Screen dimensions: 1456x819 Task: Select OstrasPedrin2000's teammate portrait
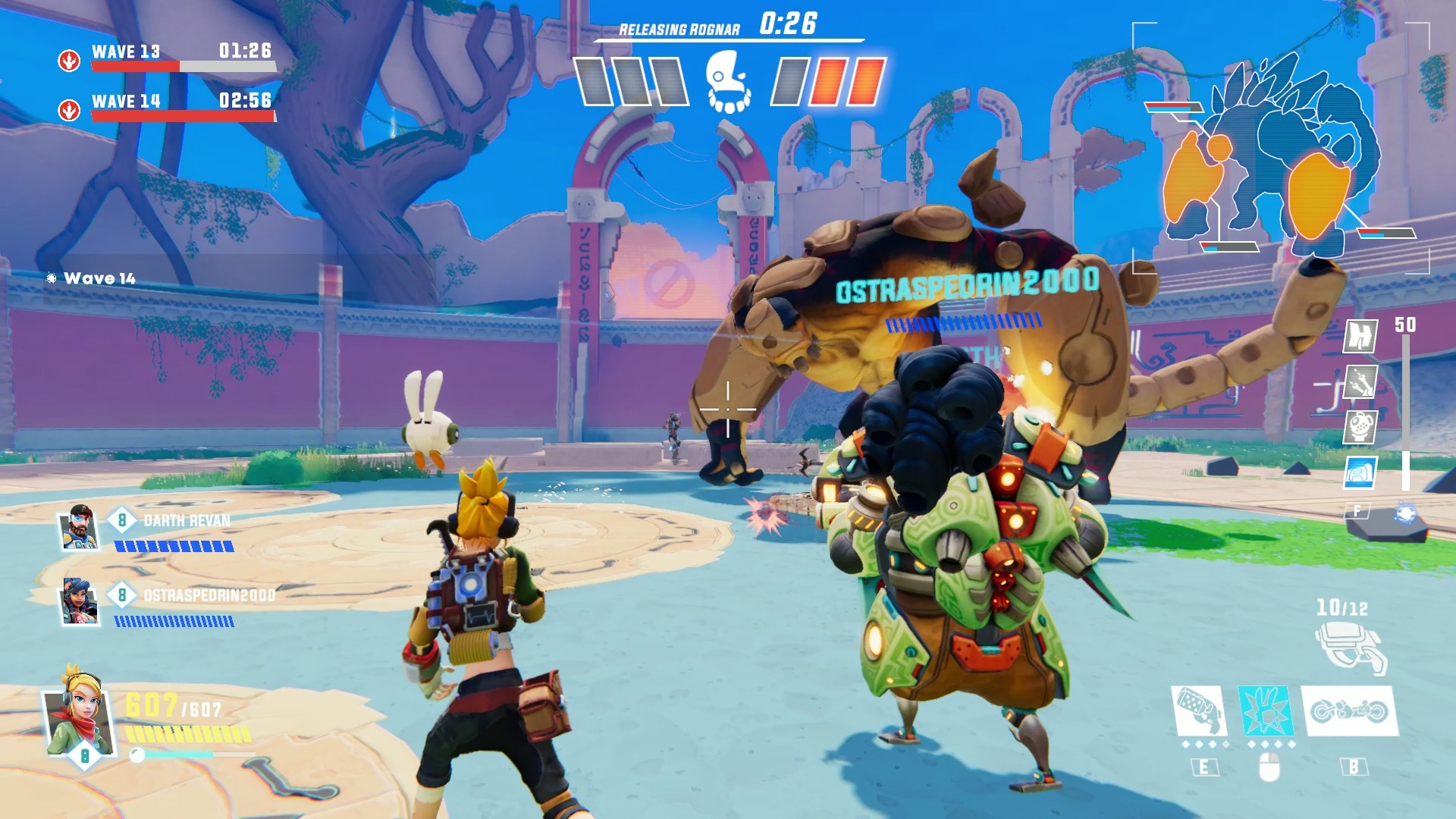(x=80, y=601)
